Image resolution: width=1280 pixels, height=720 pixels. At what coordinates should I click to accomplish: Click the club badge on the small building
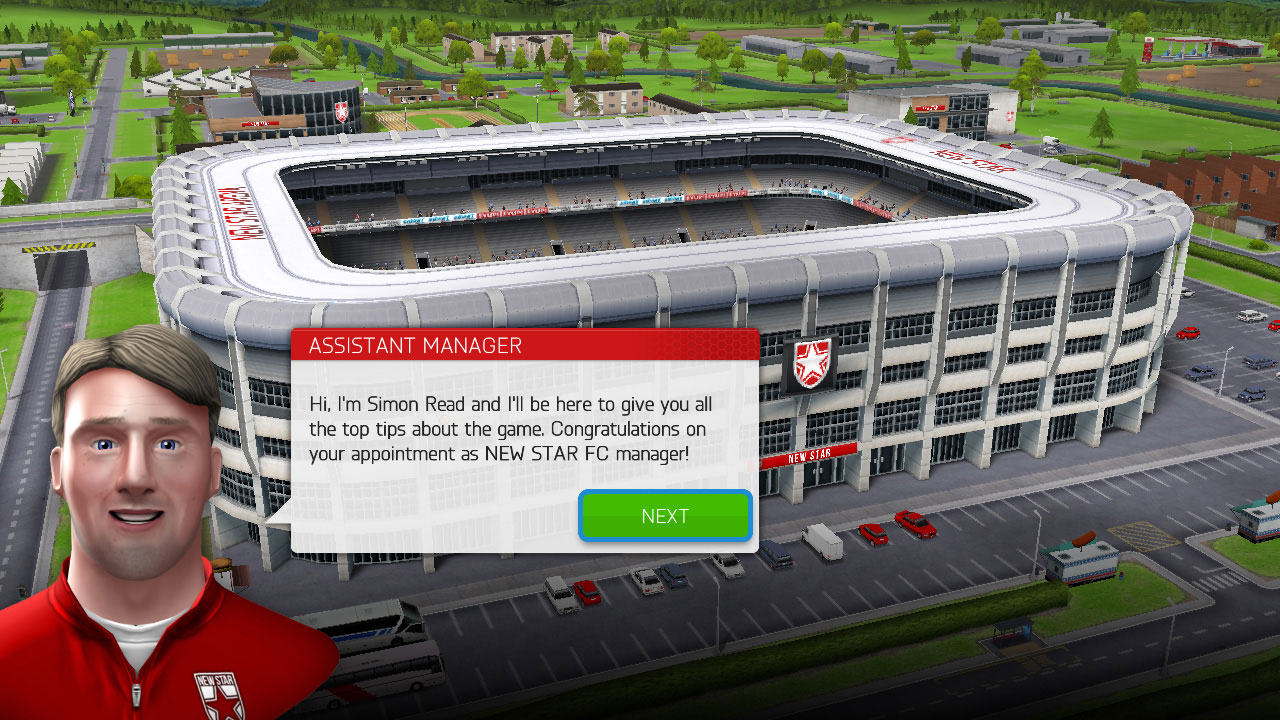[342, 112]
